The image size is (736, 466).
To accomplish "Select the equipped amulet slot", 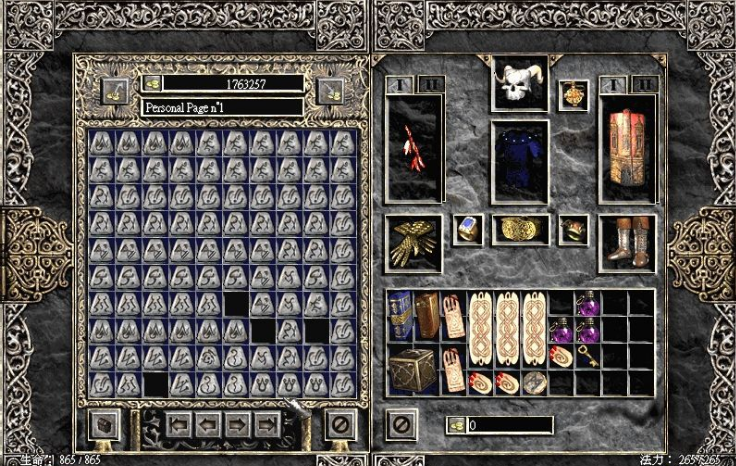I will [x=574, y=94].
